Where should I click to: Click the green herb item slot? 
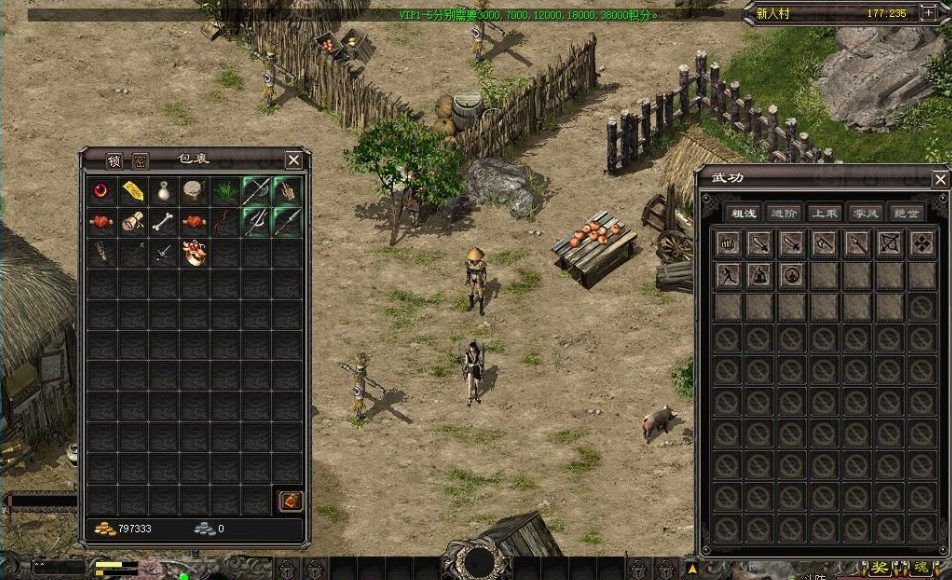coord(225,191)
